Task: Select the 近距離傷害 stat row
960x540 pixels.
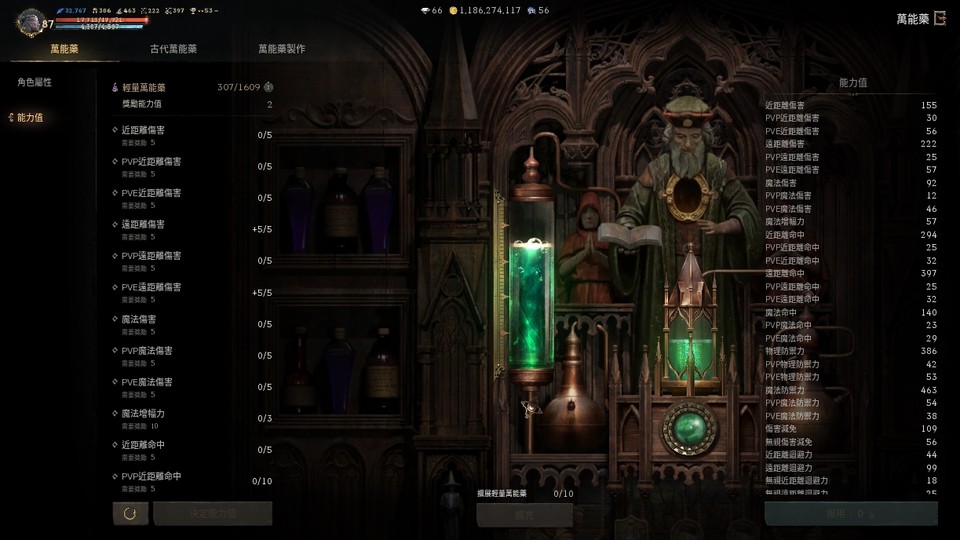Action: 192,134
